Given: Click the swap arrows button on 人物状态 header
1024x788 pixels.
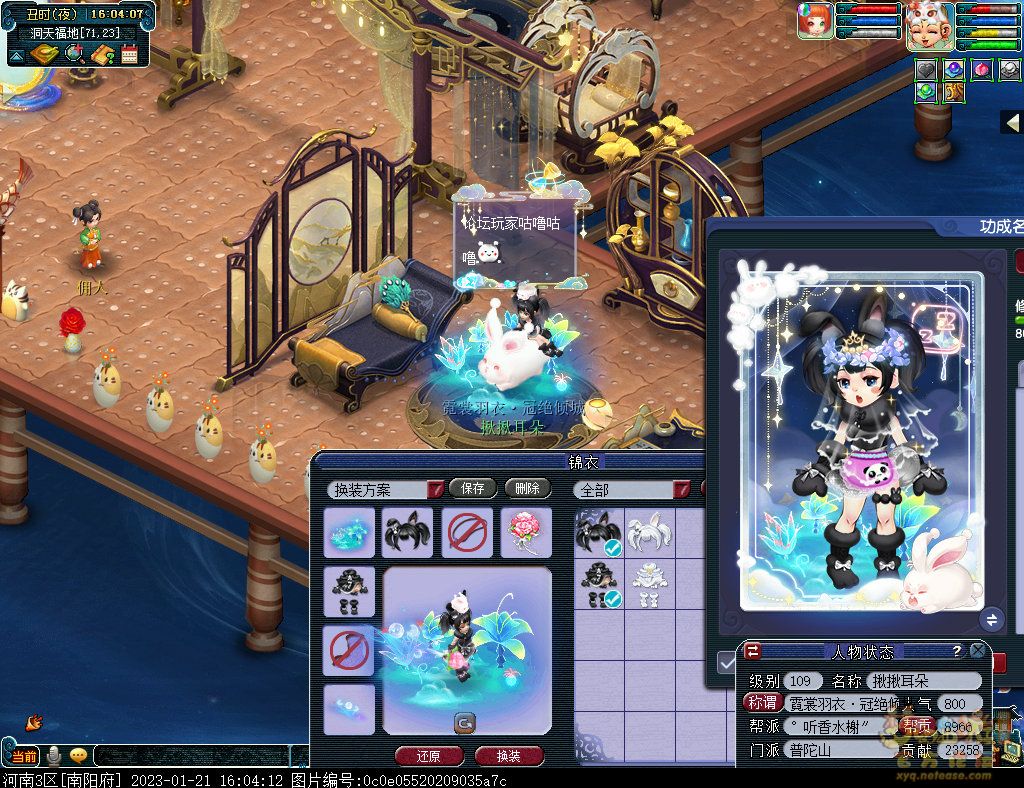Looking at the screenshot, I should tap(753, 651).
